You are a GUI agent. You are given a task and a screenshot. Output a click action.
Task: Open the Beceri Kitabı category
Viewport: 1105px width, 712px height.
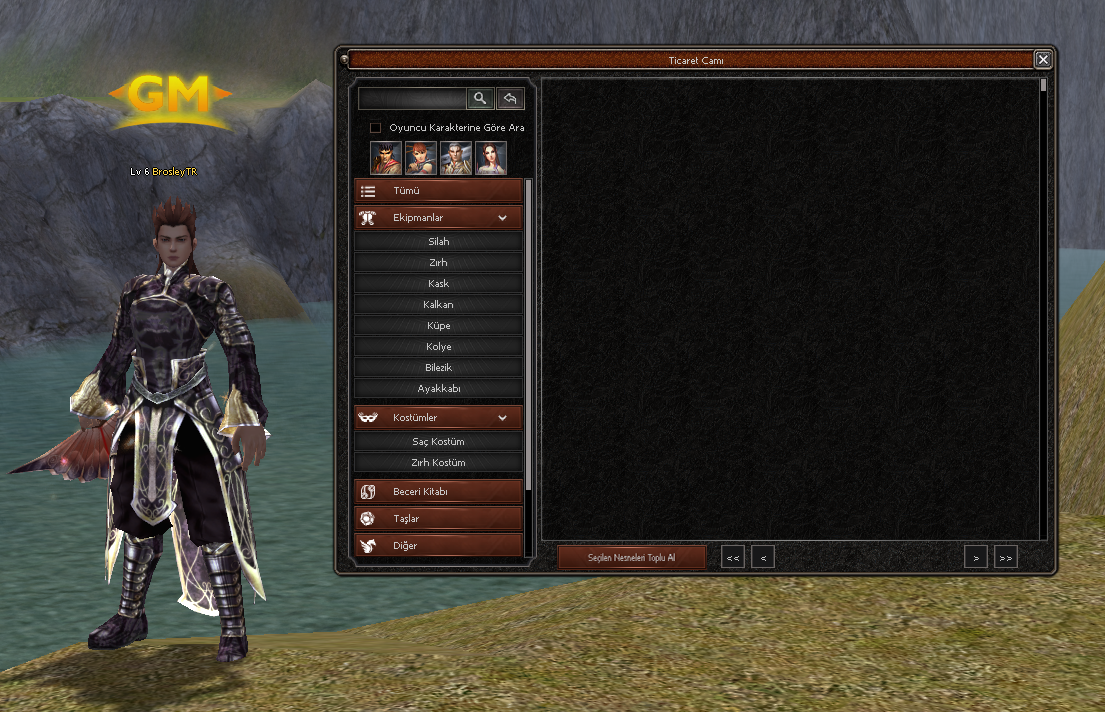pyautogui.click(x=438, y=492)
